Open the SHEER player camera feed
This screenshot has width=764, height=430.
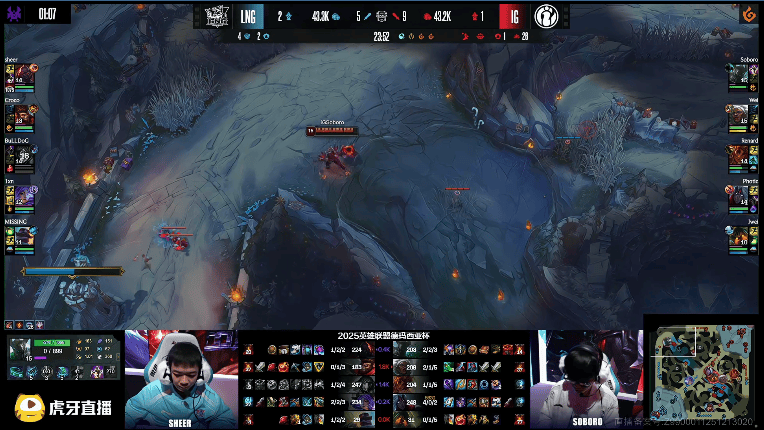tap(180, 378)
